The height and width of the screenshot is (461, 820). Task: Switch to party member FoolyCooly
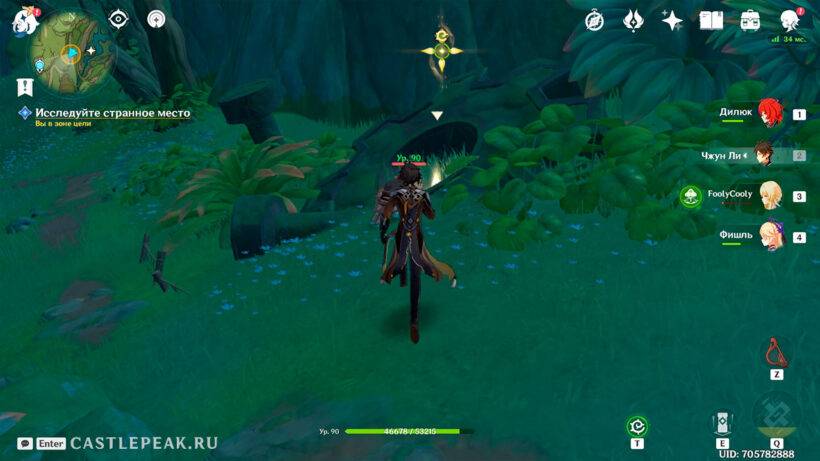click(x=769, y=195)
